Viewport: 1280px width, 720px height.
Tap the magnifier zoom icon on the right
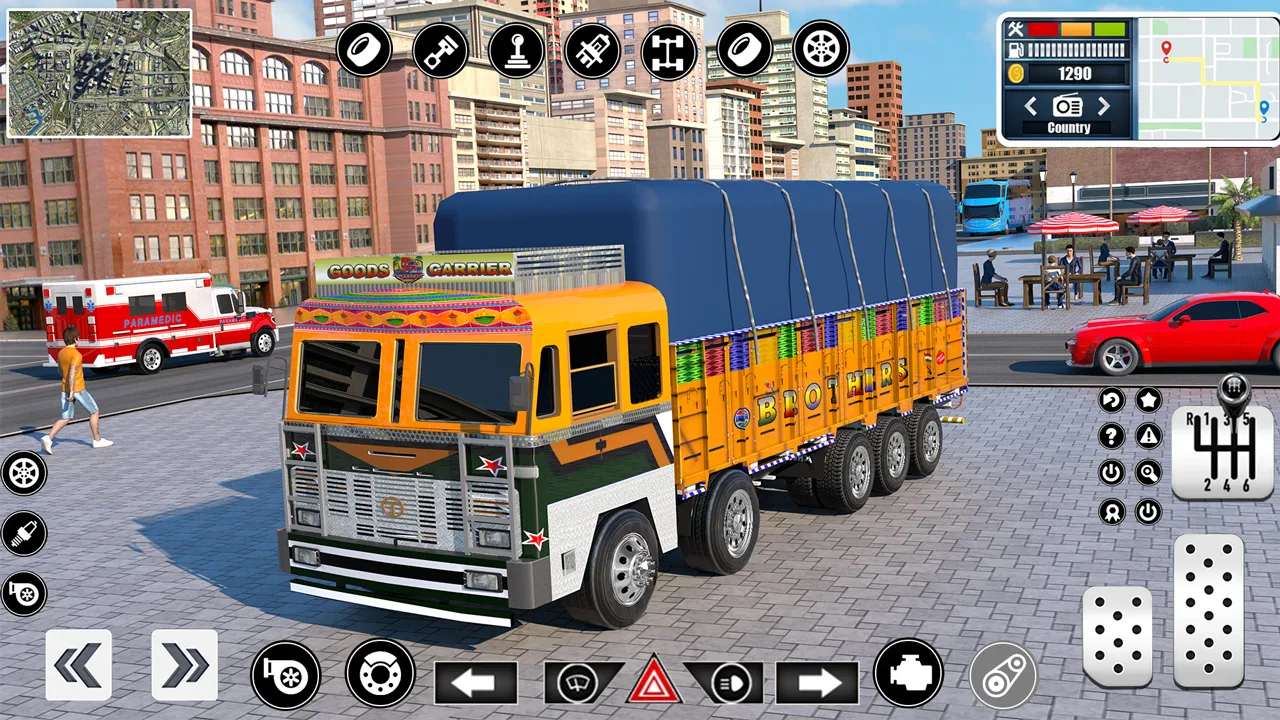[1148, 473]
